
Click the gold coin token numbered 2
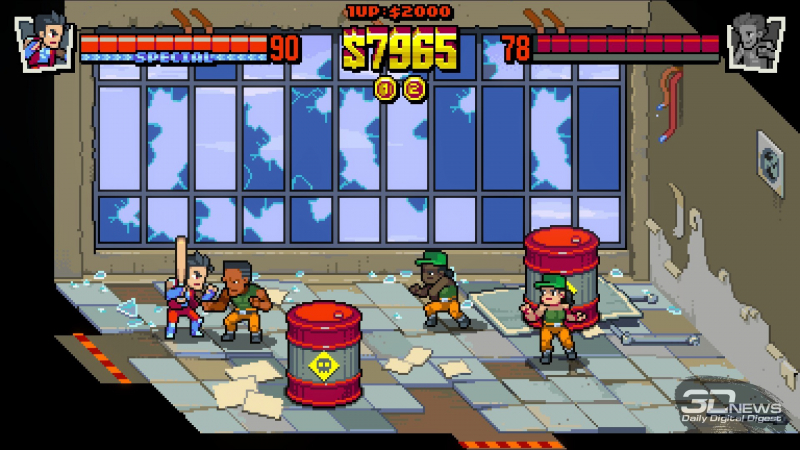[414, 89]
